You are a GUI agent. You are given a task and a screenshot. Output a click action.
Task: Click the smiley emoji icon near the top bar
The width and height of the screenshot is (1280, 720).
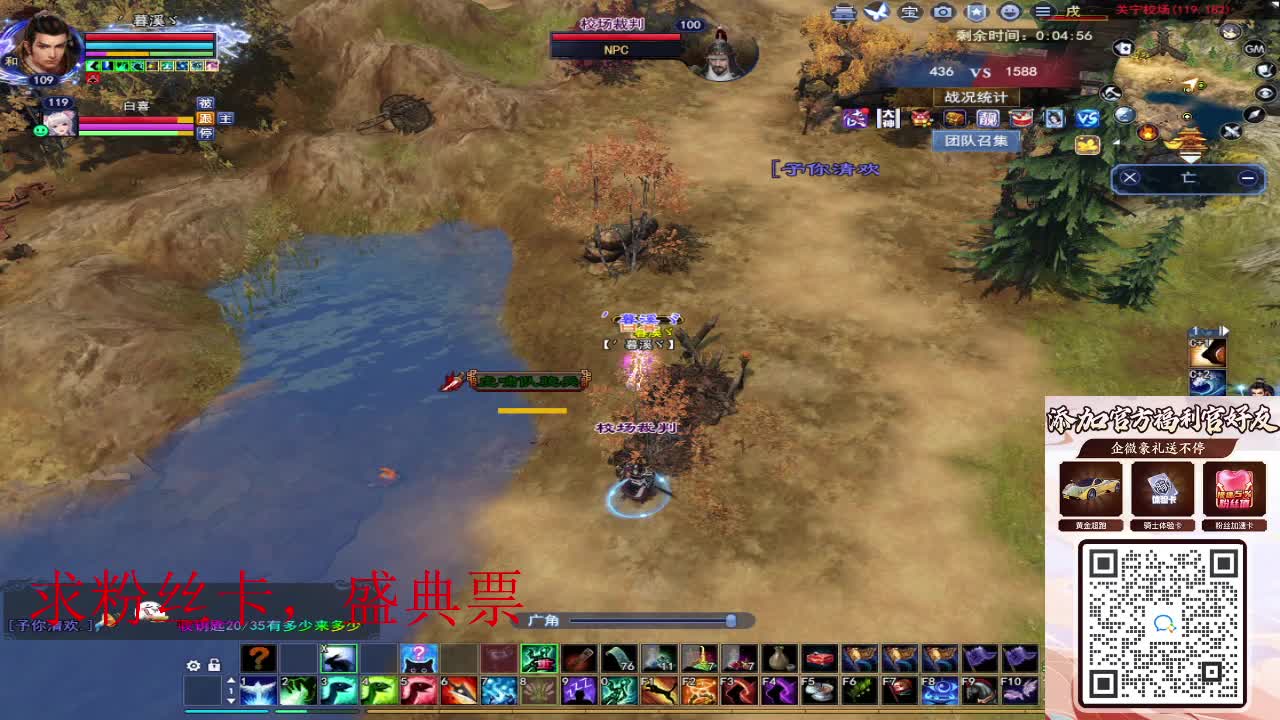point(1011,13)
